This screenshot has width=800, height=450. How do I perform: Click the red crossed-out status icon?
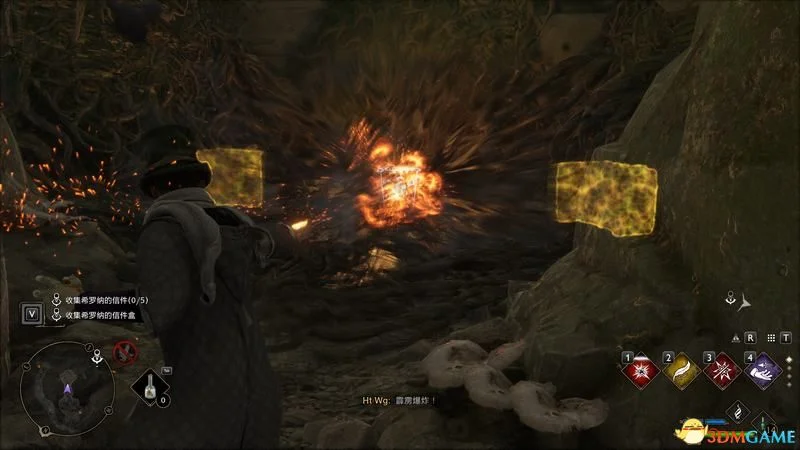click(125, 351)
